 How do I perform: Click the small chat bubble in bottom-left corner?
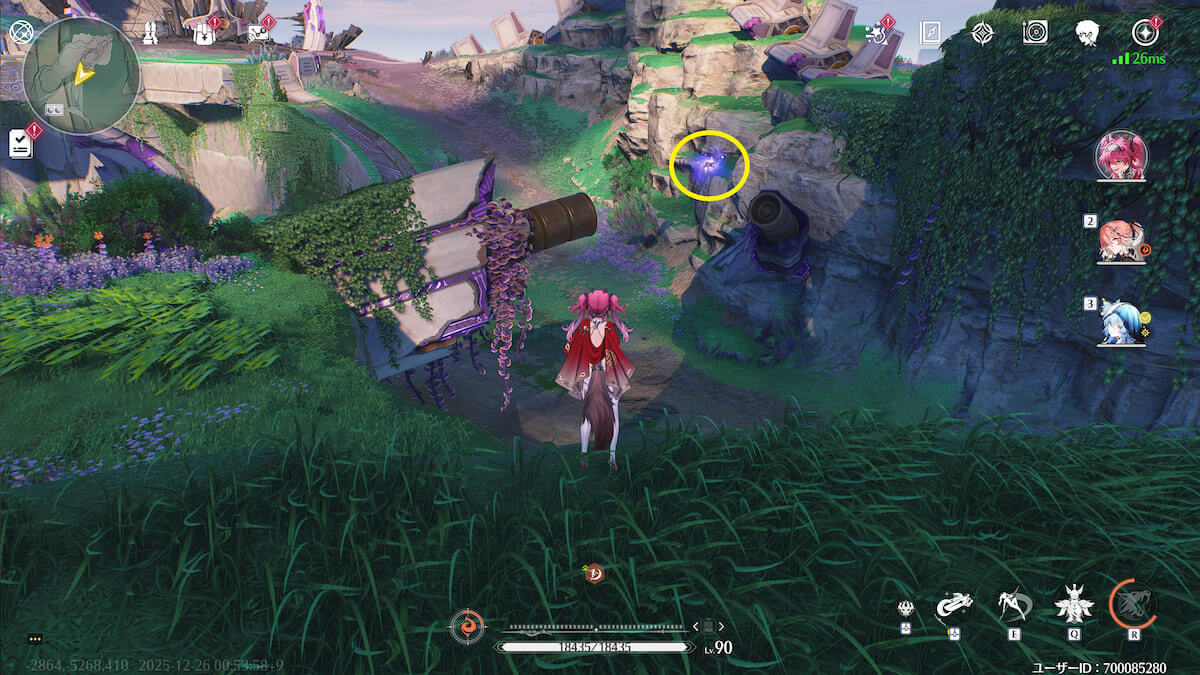[x=35, y=638]
